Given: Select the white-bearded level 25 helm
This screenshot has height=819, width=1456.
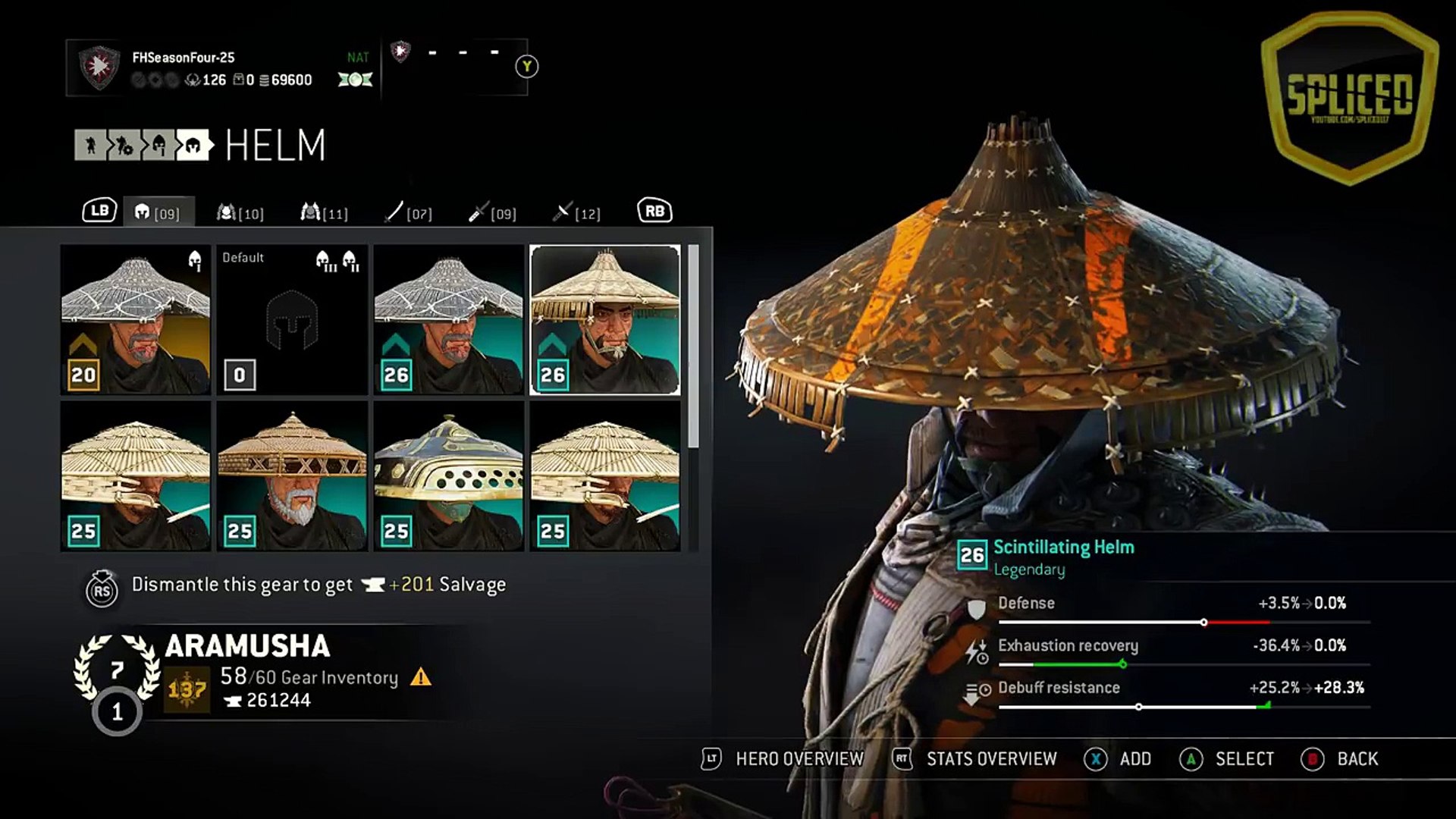Looking at the screenshot, I should 292,475.
